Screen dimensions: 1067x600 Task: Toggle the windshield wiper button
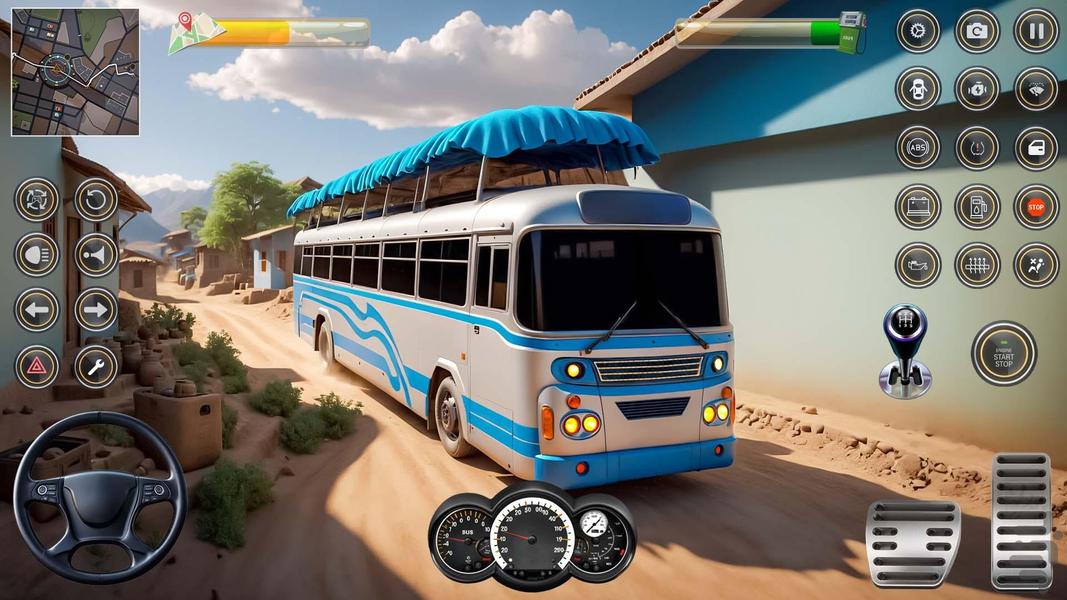coord(1036,89)
